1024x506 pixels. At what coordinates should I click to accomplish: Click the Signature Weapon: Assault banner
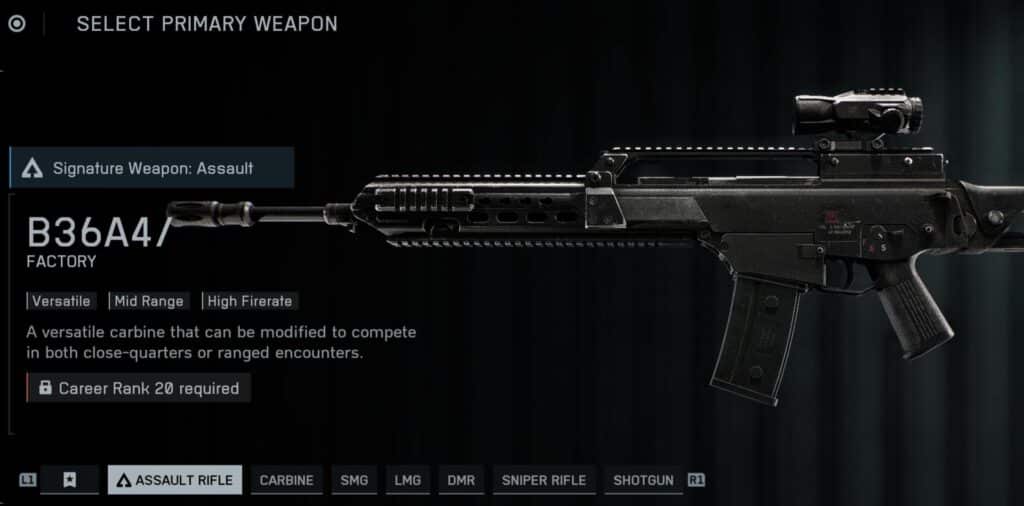(x=152, y=168)
